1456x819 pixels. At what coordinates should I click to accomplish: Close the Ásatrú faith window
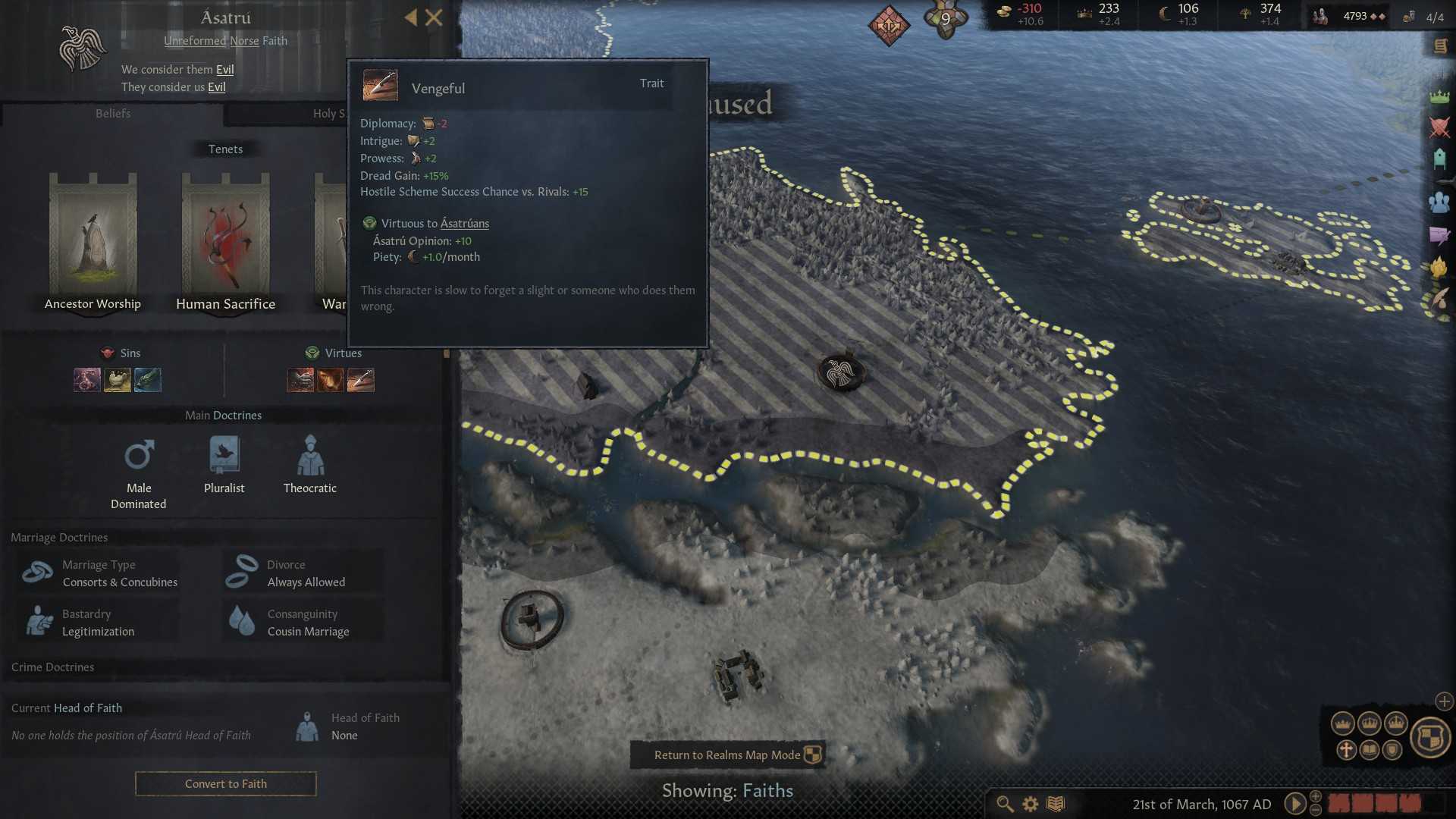(x=434, y=17)
